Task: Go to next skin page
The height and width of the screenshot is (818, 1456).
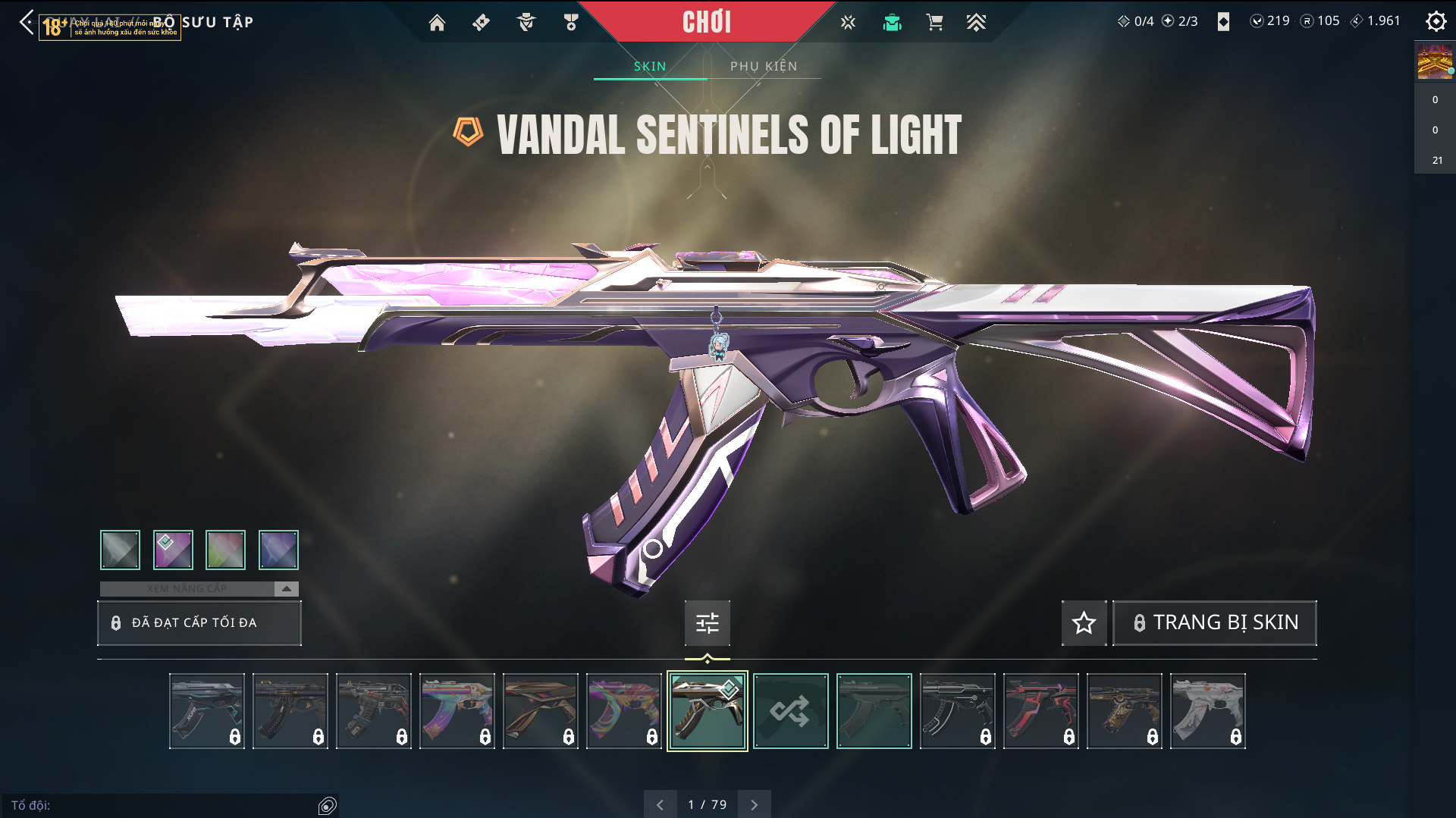Action: click(x=754, y=804)
